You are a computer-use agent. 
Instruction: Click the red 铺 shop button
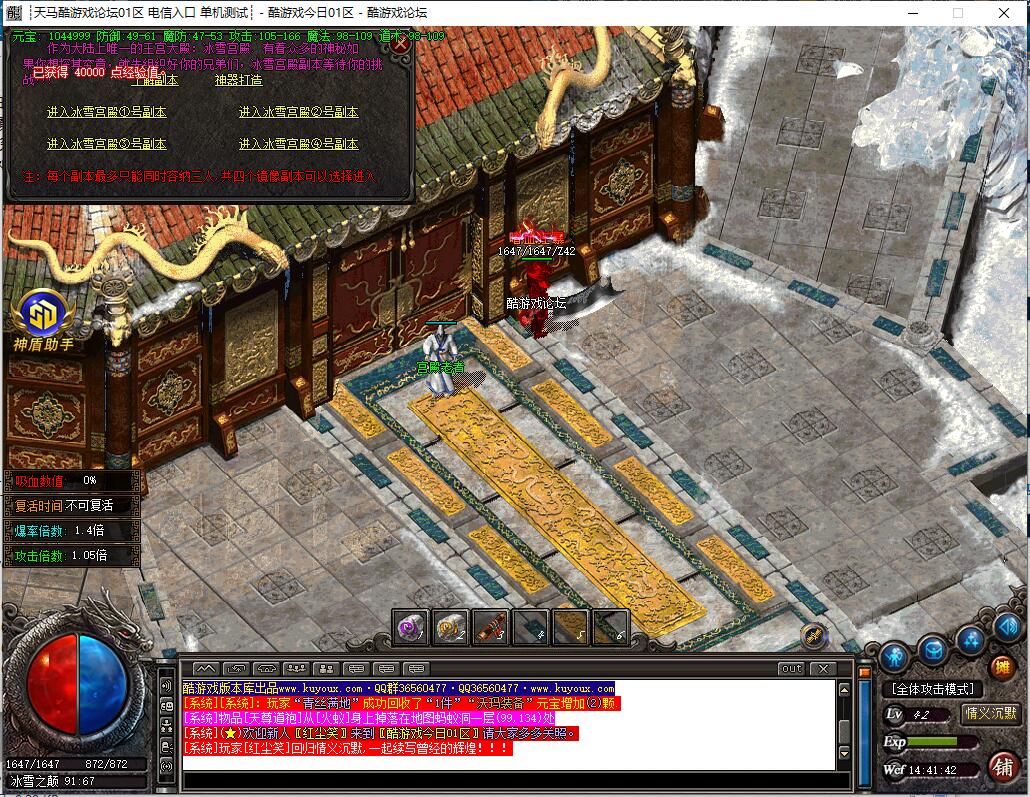tap(1001, 767)
